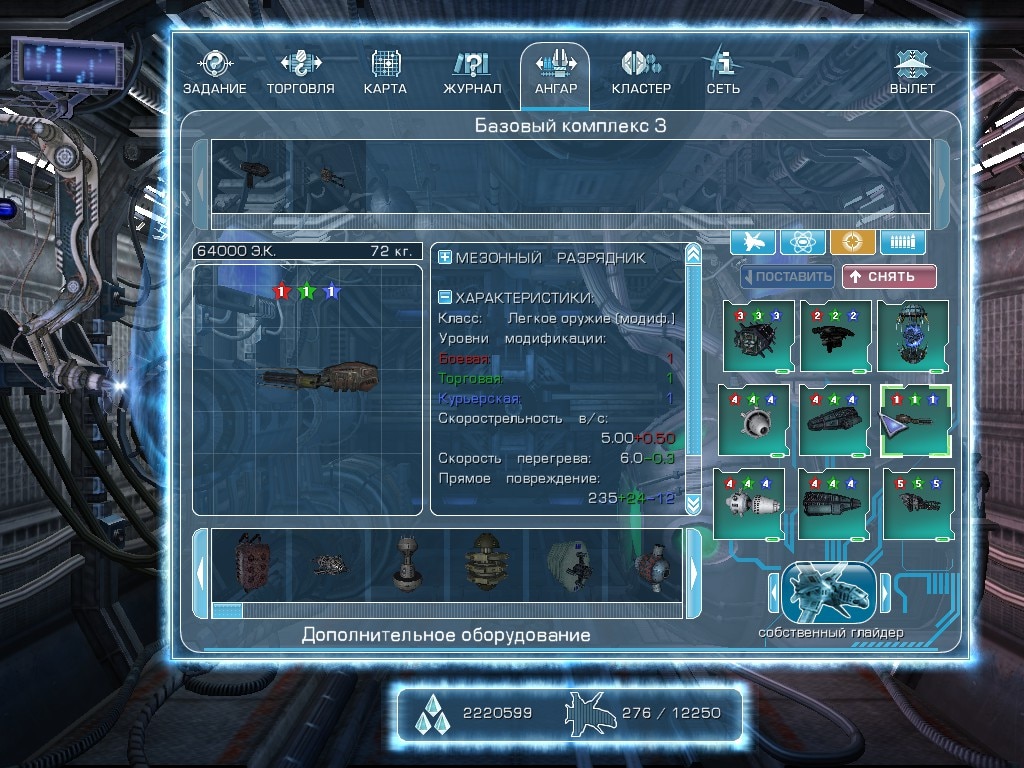
Task: Go to the Кластер tab
Action: (641, 73)
